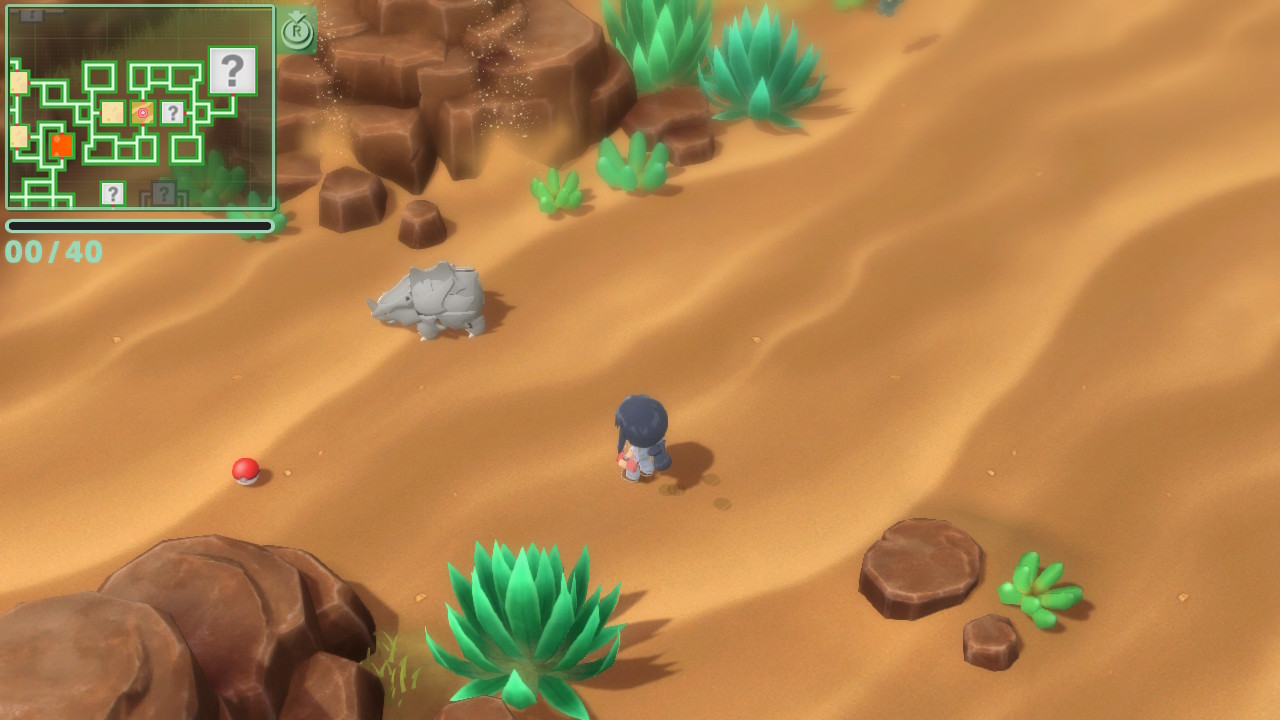Choose the small unexplored room beside player marker

point(172,113)
